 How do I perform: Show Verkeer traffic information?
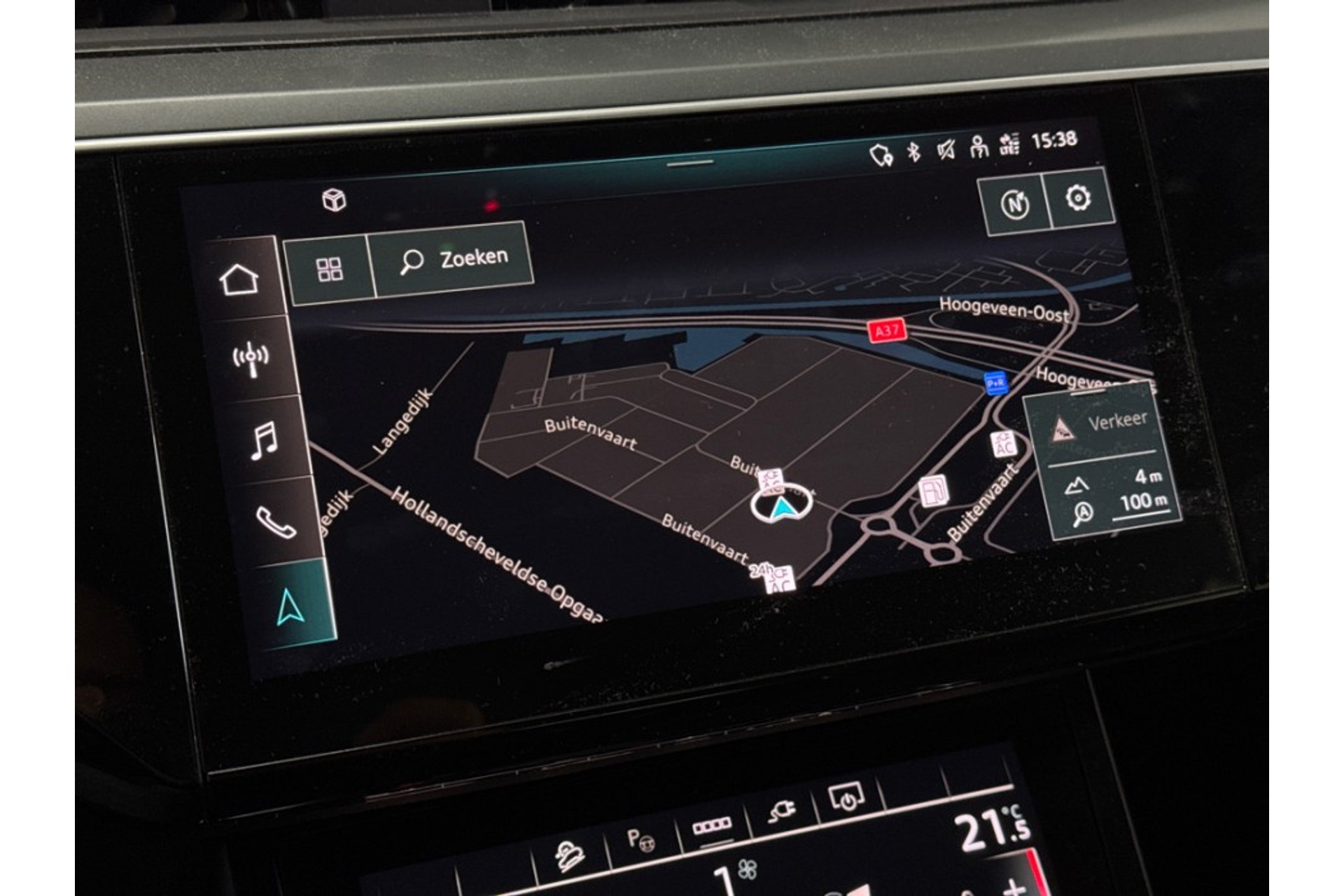(1099, 425)
